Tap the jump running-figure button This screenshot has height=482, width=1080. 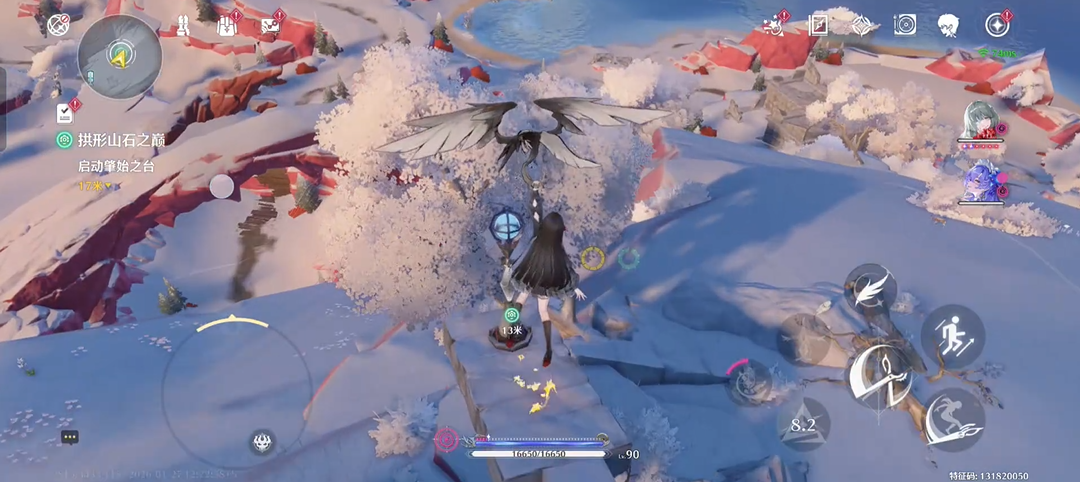tap(951, 333)
